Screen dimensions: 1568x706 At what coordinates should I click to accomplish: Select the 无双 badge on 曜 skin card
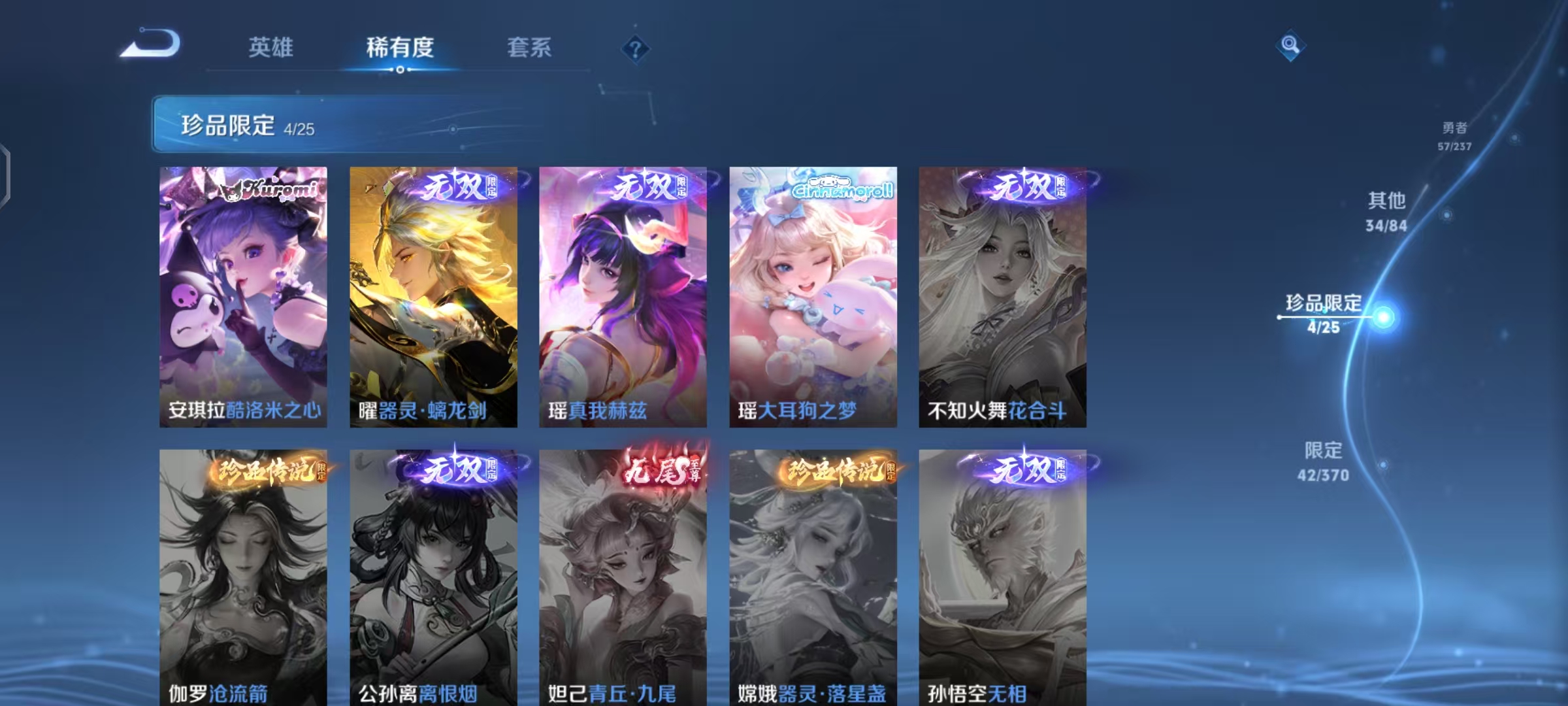(461, 186)
